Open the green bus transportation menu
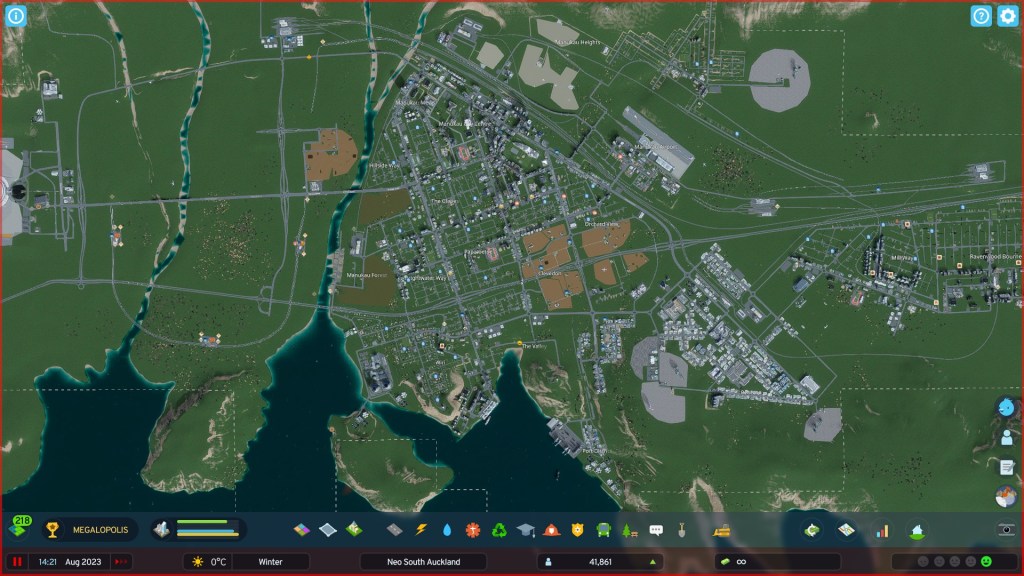1024x576 pixels. (x=603, y=529)
